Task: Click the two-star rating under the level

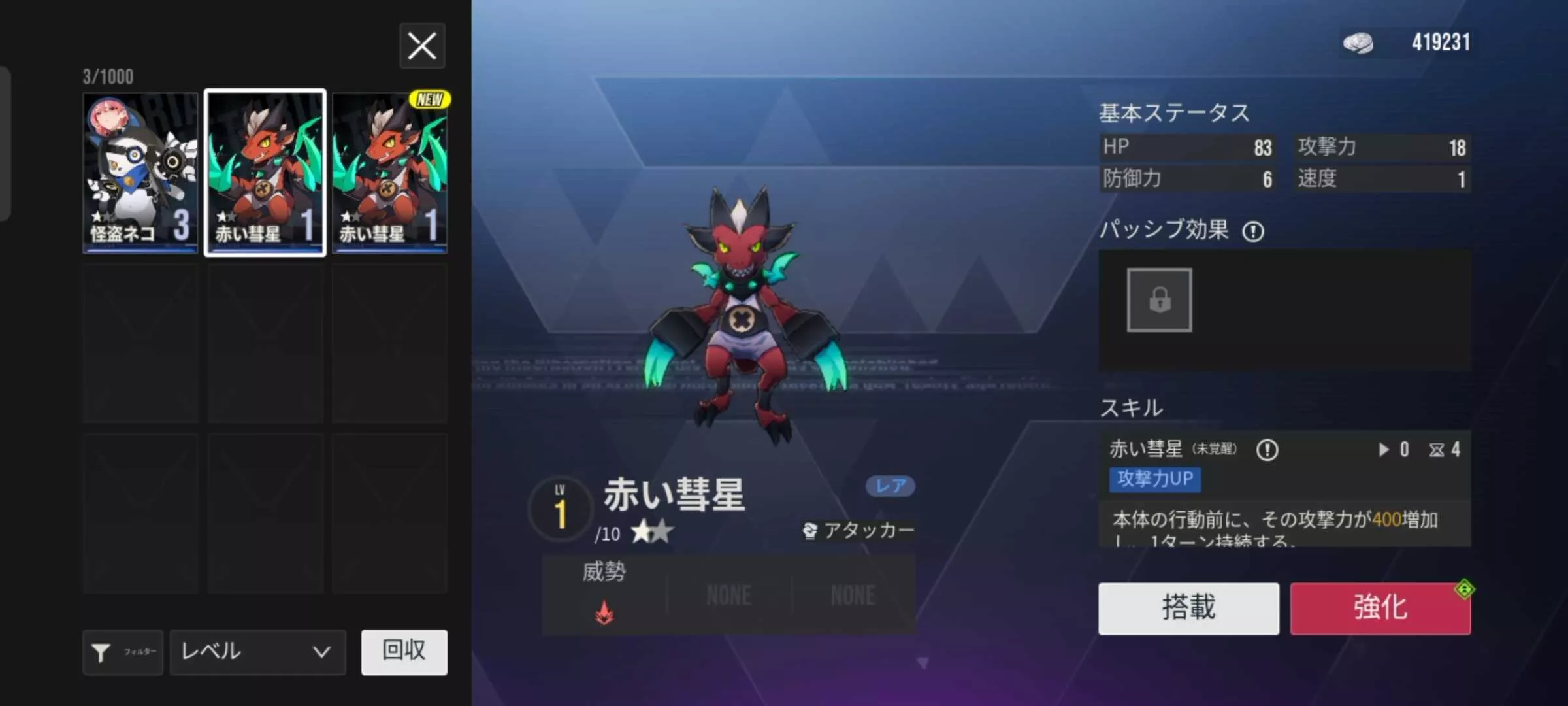Action: coord(650,531)
